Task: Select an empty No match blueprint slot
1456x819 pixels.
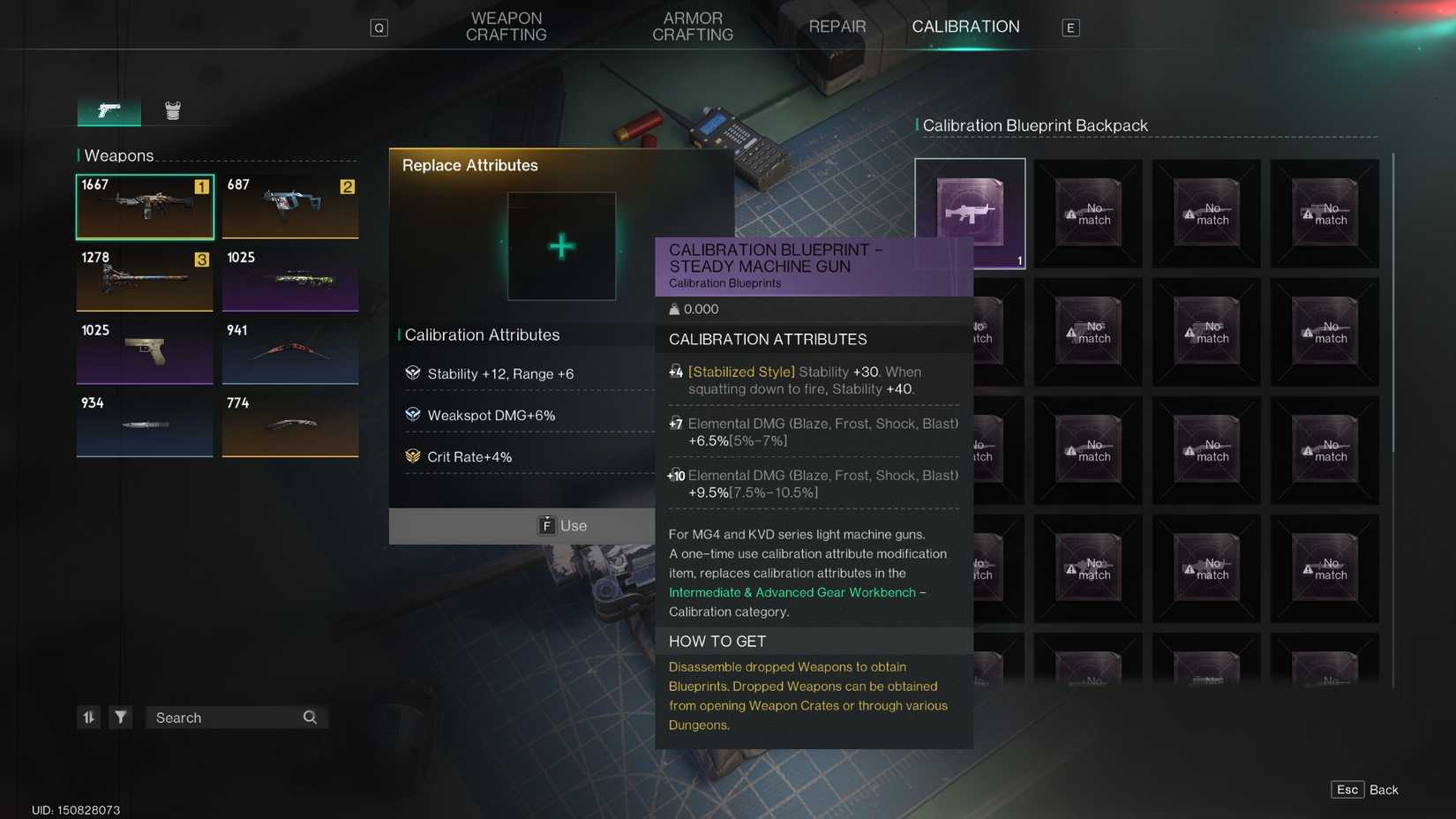Action: [1088, 214]
